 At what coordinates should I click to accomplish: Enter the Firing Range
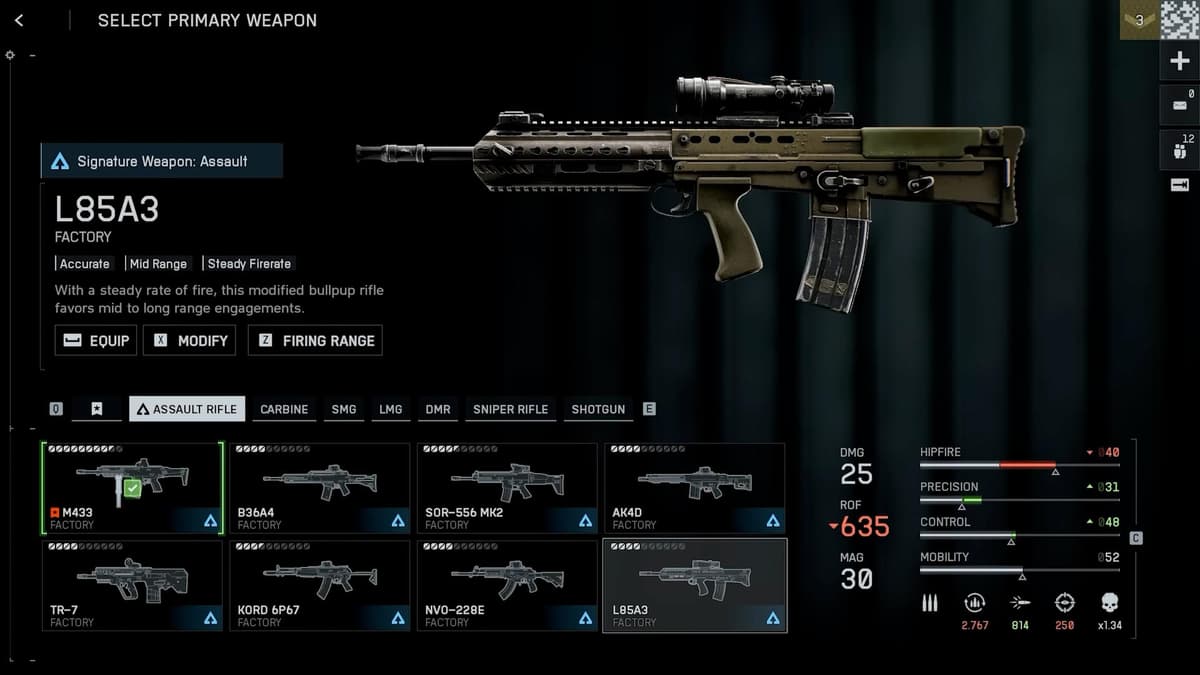click(x=315, y=340)
